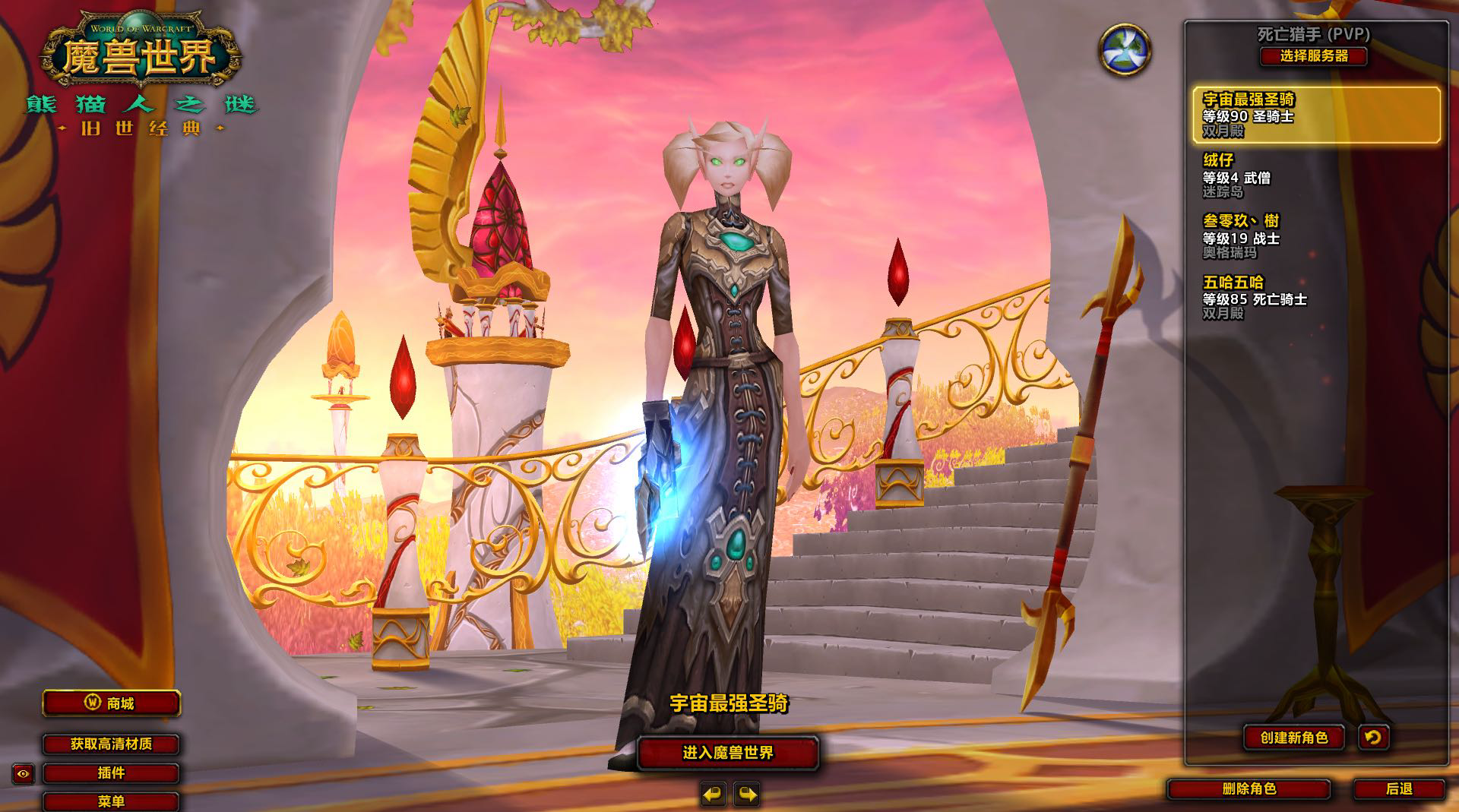This screenshot has width=1459, height=812.
Task: Open the 菜单 menu button
Action: coord(111,801)
